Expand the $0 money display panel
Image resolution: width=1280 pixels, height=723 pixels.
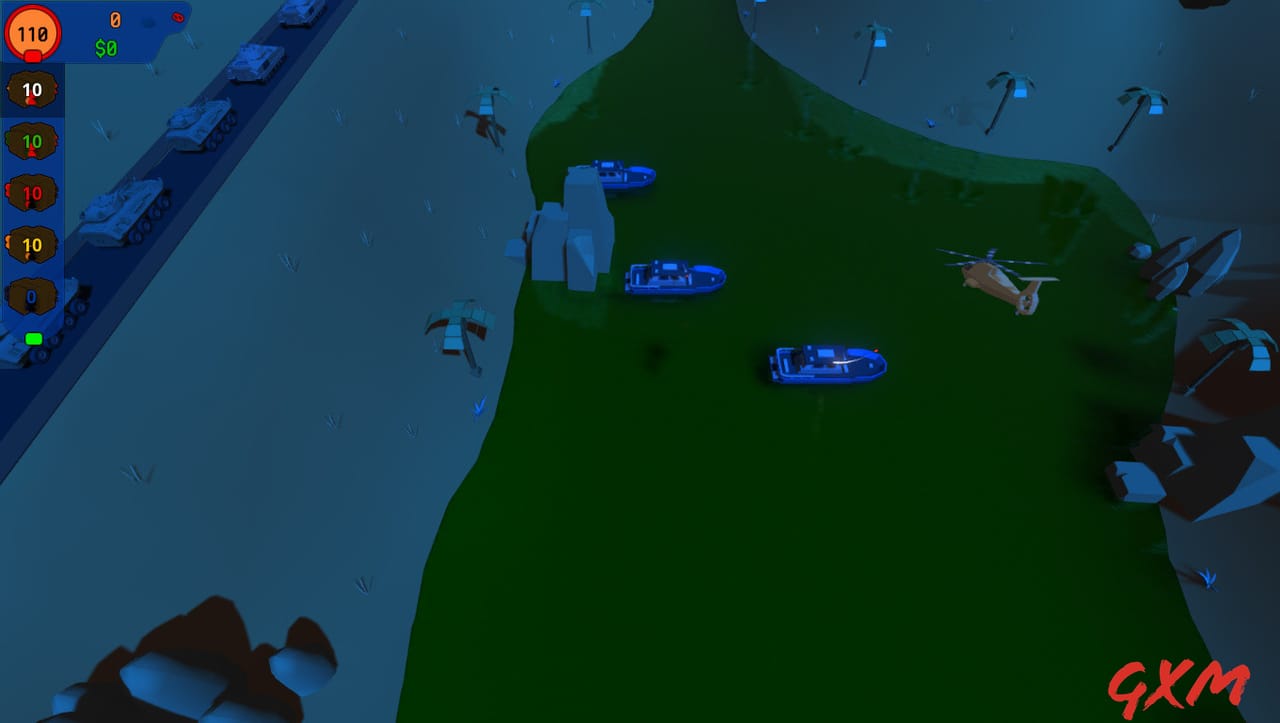[106, 45]
